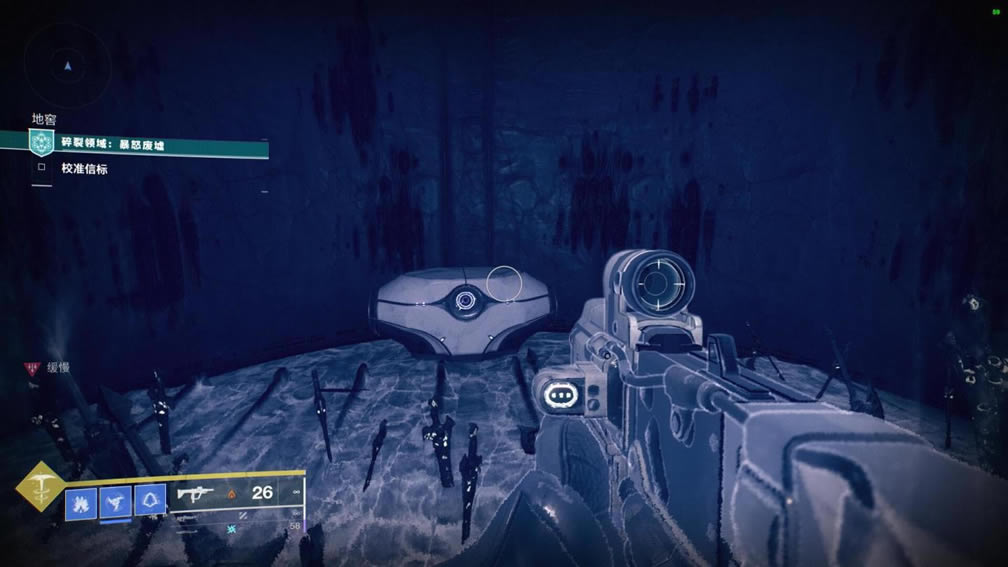Select the 碎裂领域：暴怒废墟 quest tracker banner
The image size is (1008, 567).
click(x=150, y=146)
